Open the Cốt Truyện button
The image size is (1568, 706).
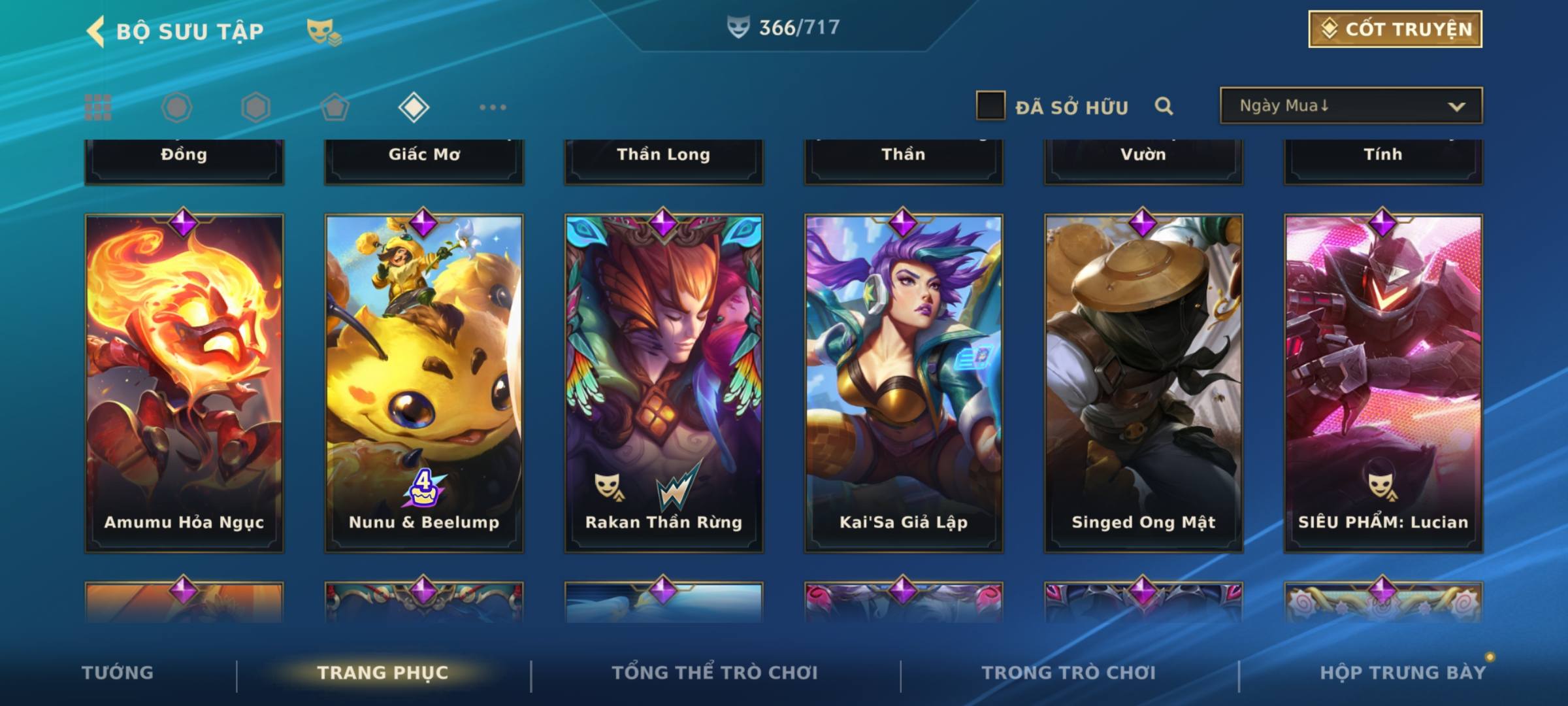(x=1395, y=29)
